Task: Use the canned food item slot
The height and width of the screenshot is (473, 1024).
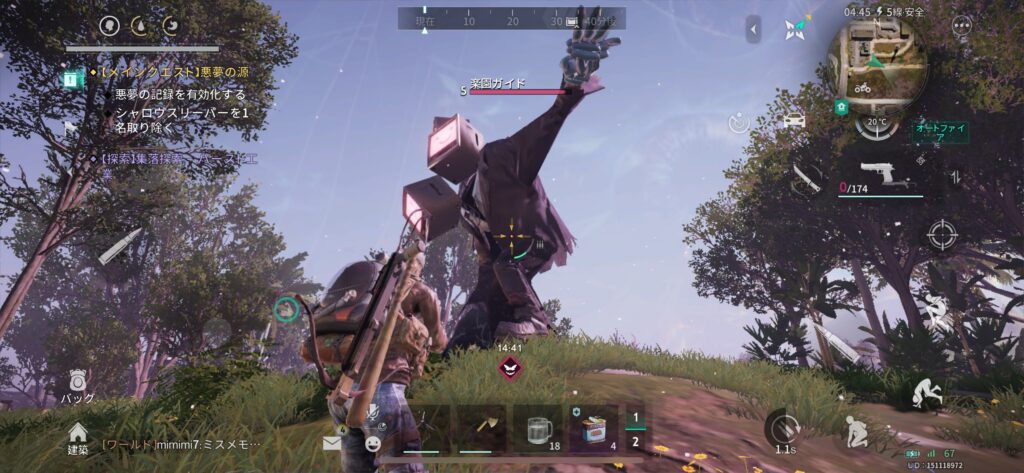Action: 594,431
